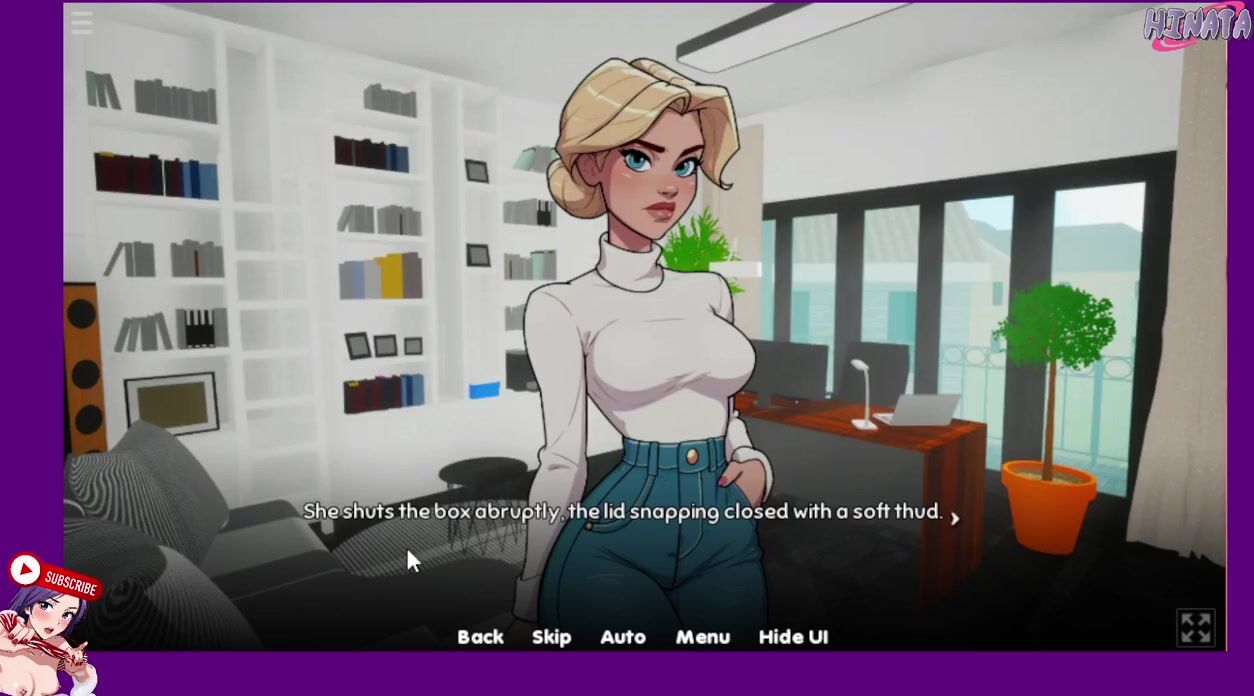The width and height of the screenshot is (1254, 696).
Task: Click the red Subscribe button overlay
Action: [x=55, y=576]
